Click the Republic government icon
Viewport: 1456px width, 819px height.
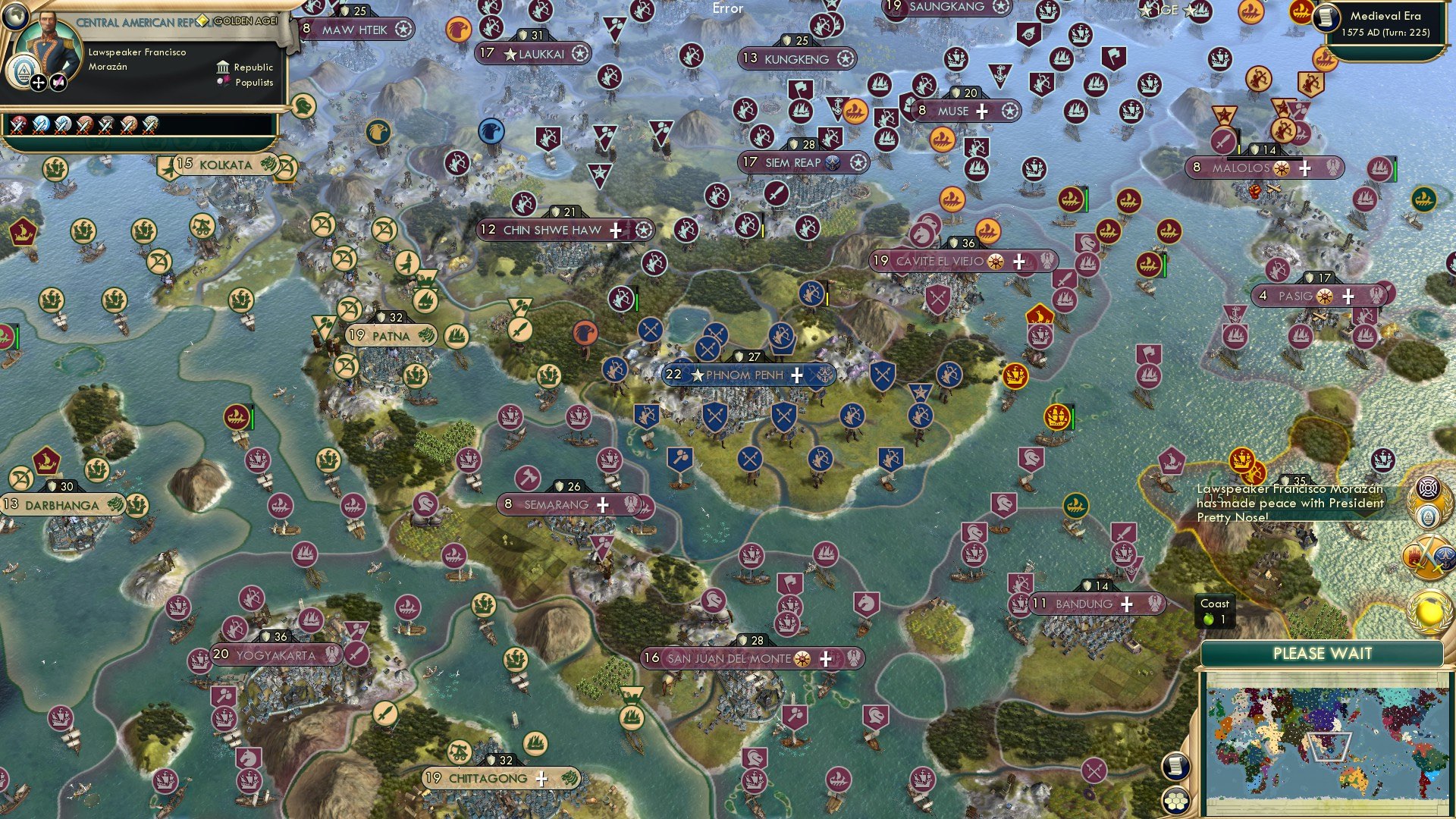tap(221, 67)
